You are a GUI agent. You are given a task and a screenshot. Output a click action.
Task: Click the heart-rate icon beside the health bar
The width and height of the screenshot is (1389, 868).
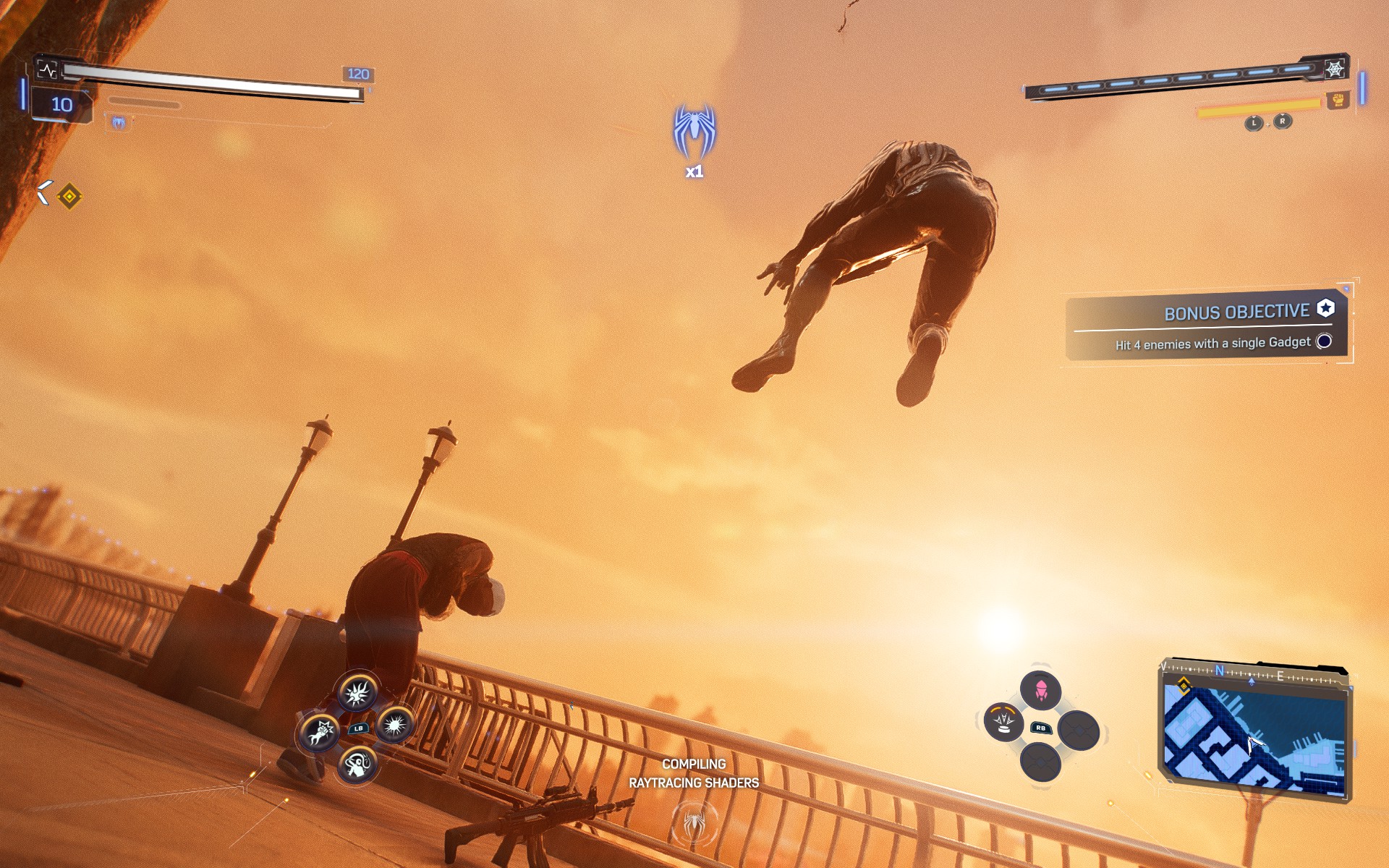point(48,69)
